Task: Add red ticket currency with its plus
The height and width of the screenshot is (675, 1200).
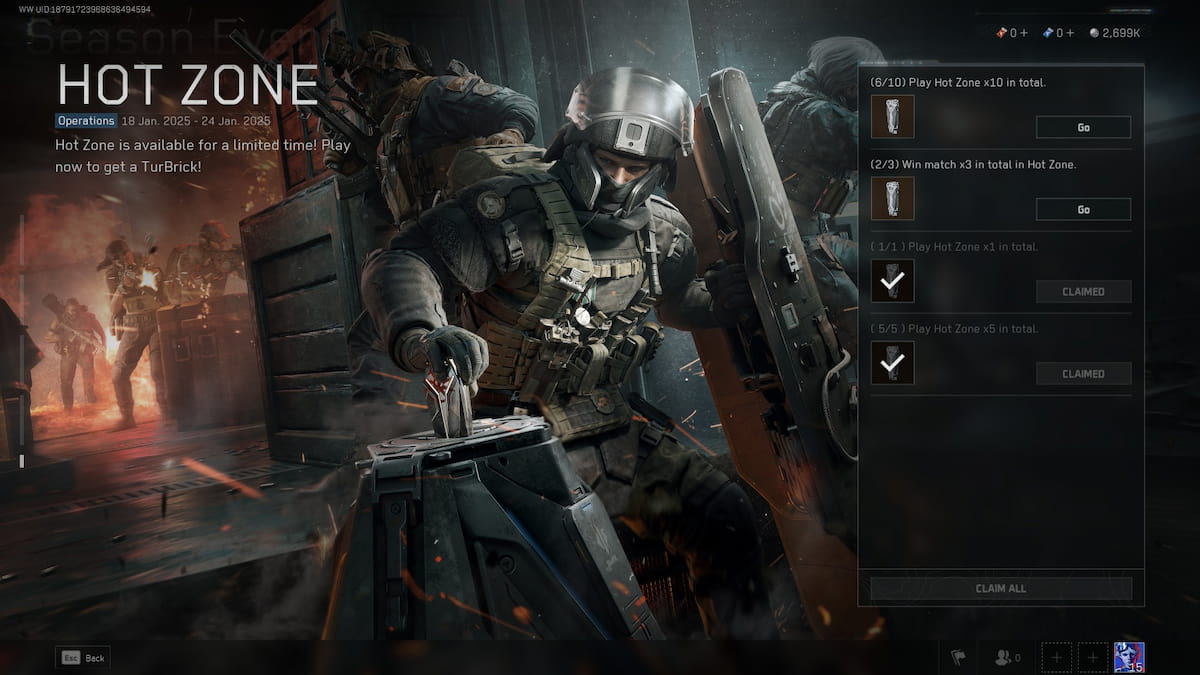Action: pos(1024,33)
